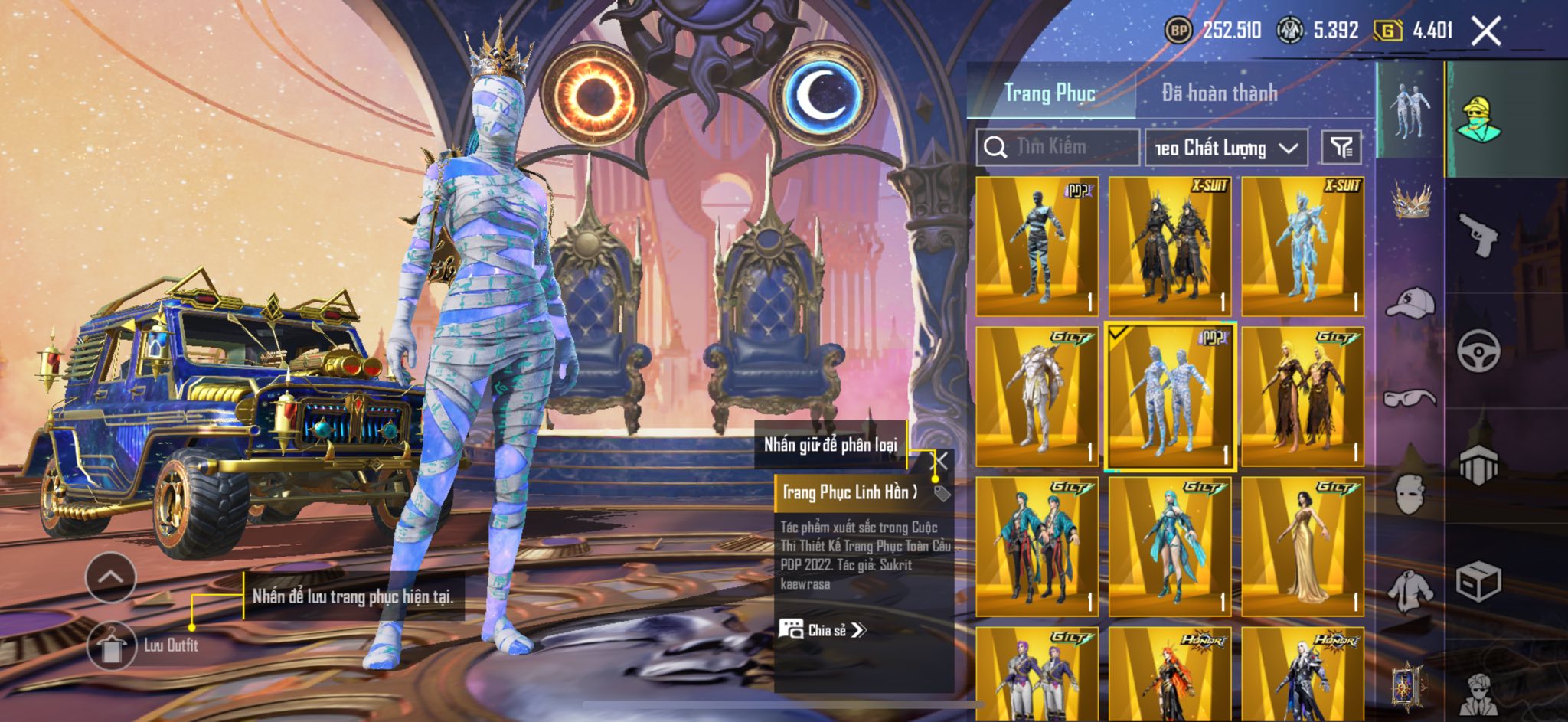
Task: Pick the white gold armor outfit
Action: (1037, 396)
